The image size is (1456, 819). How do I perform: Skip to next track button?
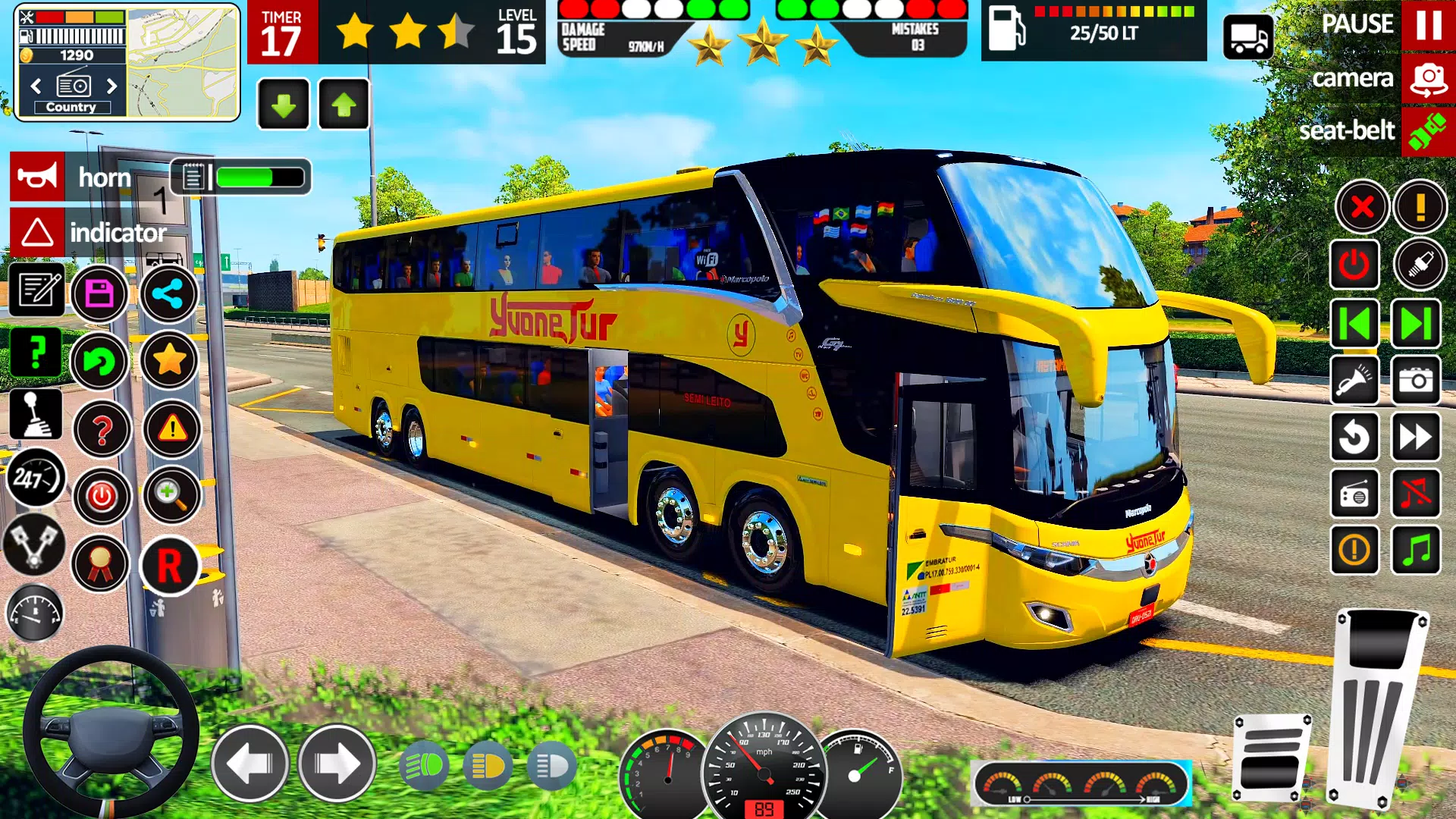tap(1415, 324)
